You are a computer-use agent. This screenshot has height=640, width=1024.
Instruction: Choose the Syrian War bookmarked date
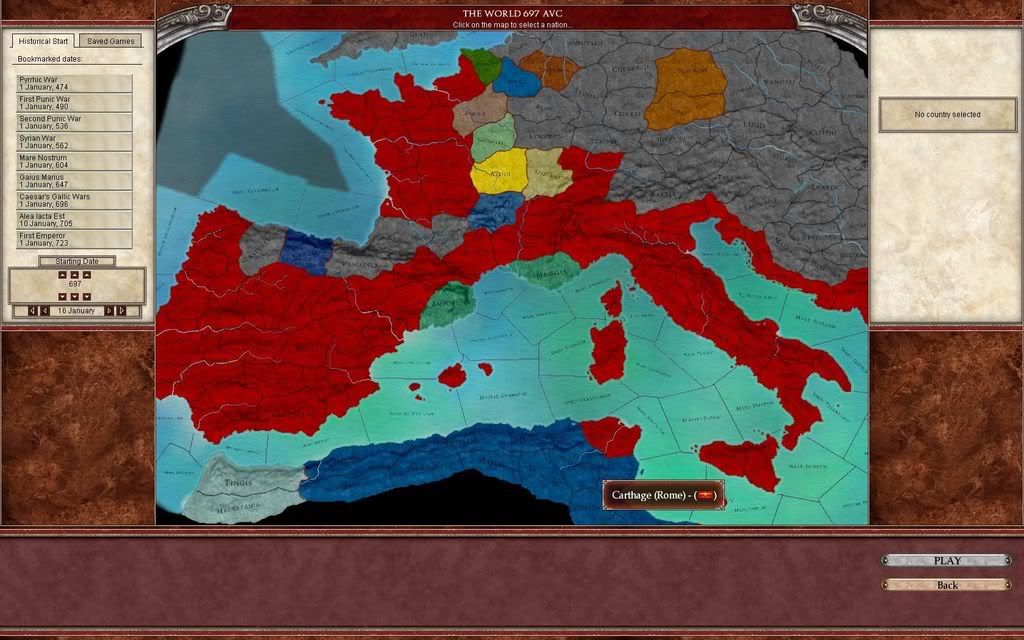click(74, 142)
